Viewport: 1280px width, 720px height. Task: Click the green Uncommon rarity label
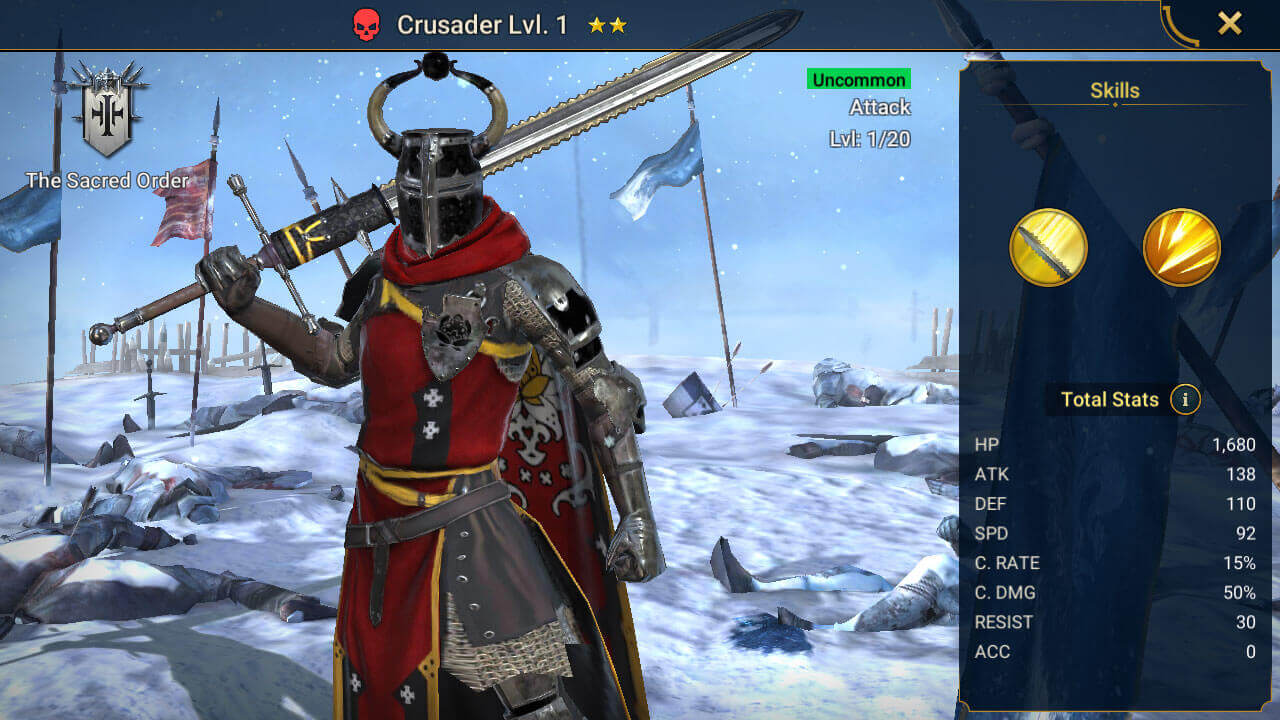click(x=859, y=79)
